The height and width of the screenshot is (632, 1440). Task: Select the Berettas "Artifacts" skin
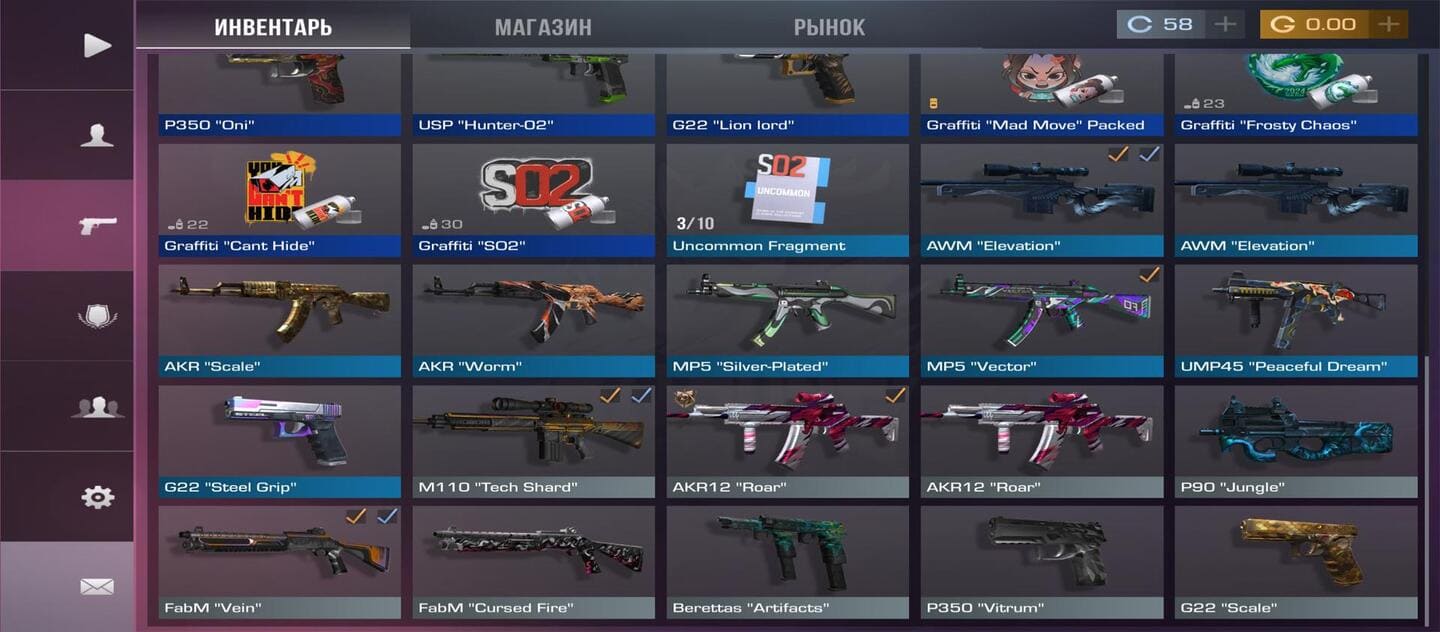(x=787, y=561)
